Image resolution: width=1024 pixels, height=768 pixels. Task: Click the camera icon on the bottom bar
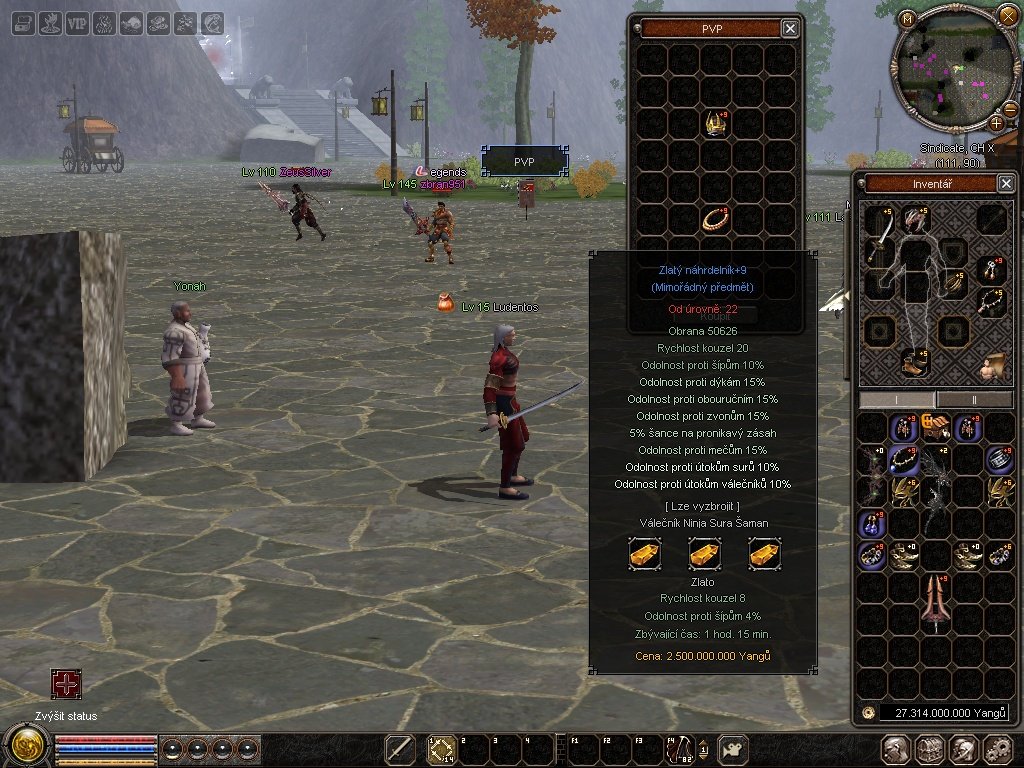pyautogui.click(x=734, y=748)
